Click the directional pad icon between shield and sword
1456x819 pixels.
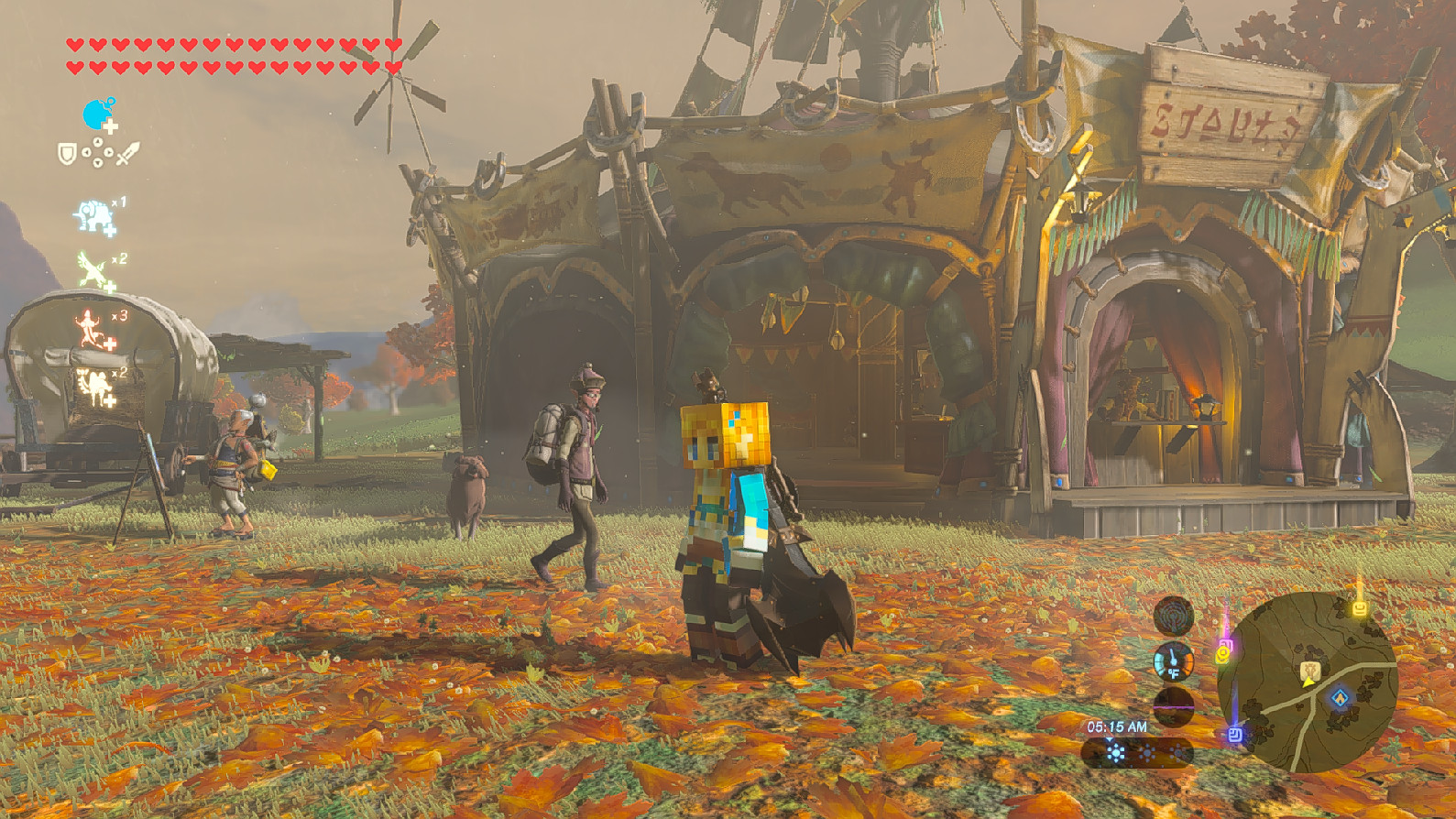click(97, 151)
